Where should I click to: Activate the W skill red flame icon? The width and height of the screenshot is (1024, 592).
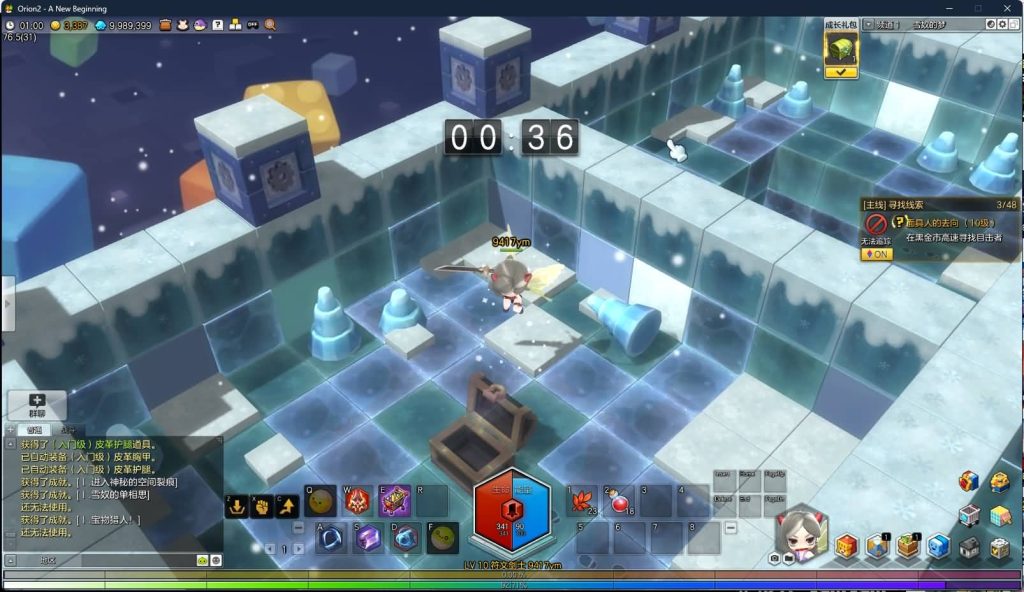point(358,500)
